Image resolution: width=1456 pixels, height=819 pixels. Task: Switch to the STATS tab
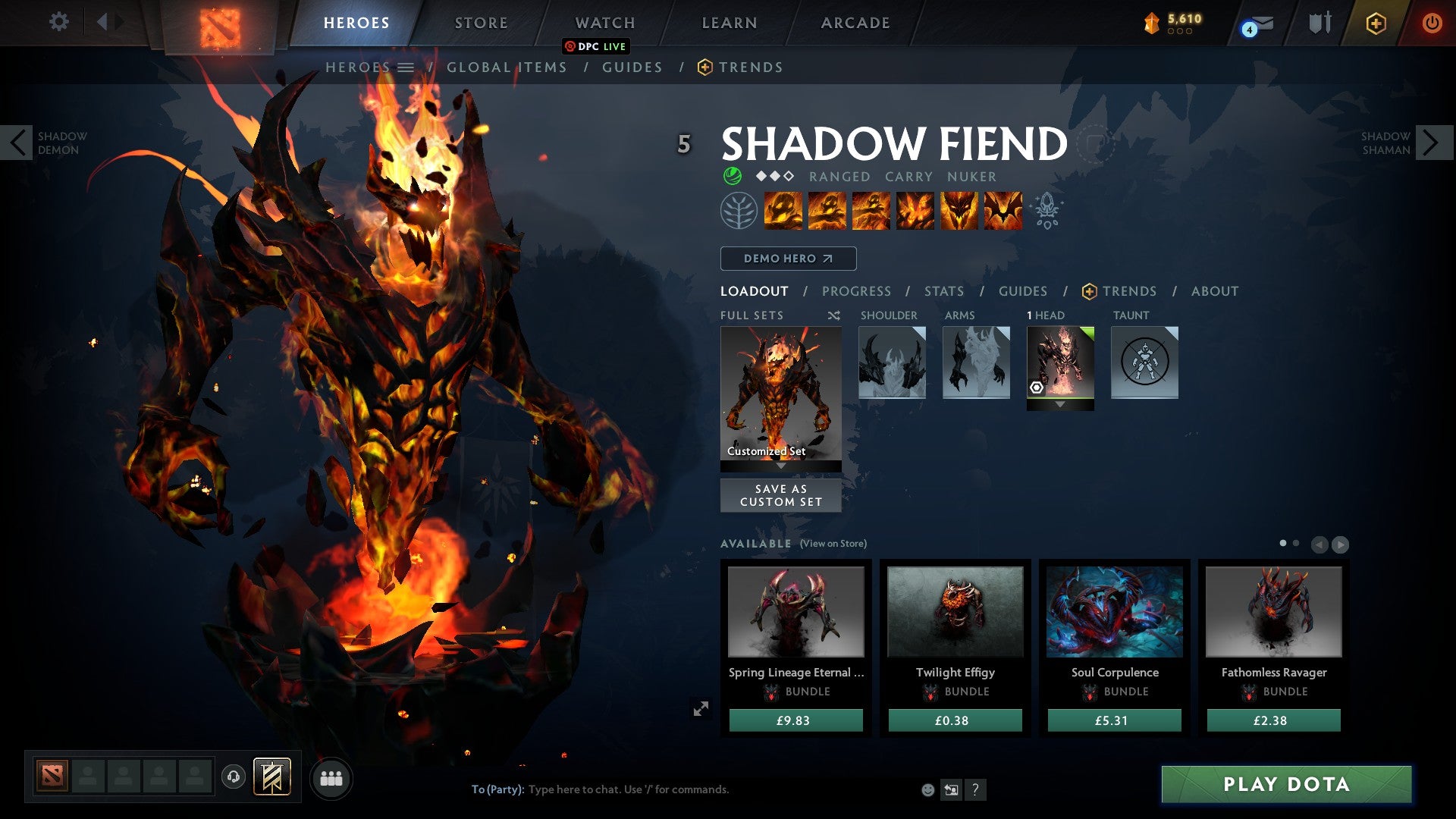(943, 290)
